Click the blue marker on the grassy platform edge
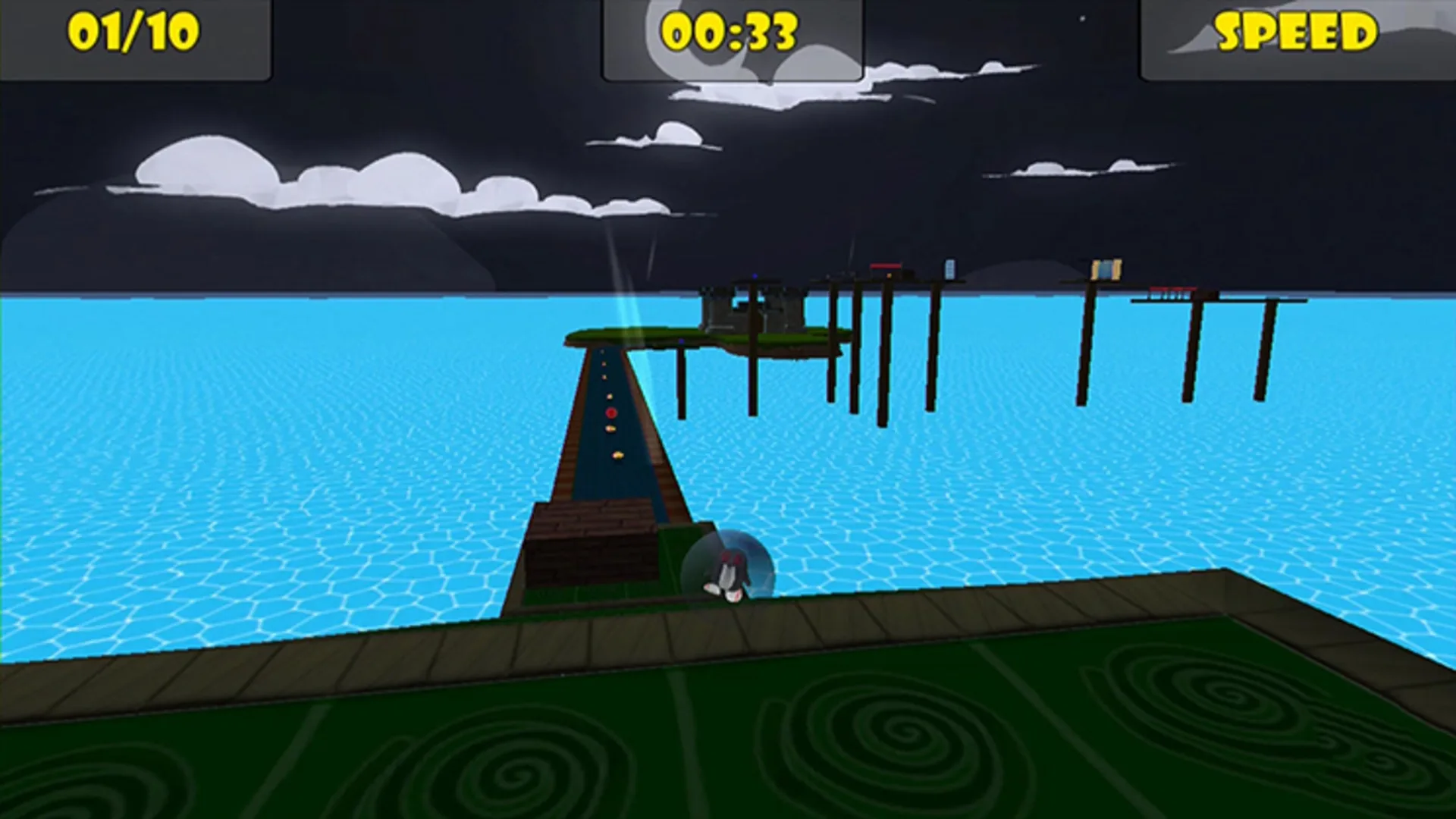 click(682, 340)
